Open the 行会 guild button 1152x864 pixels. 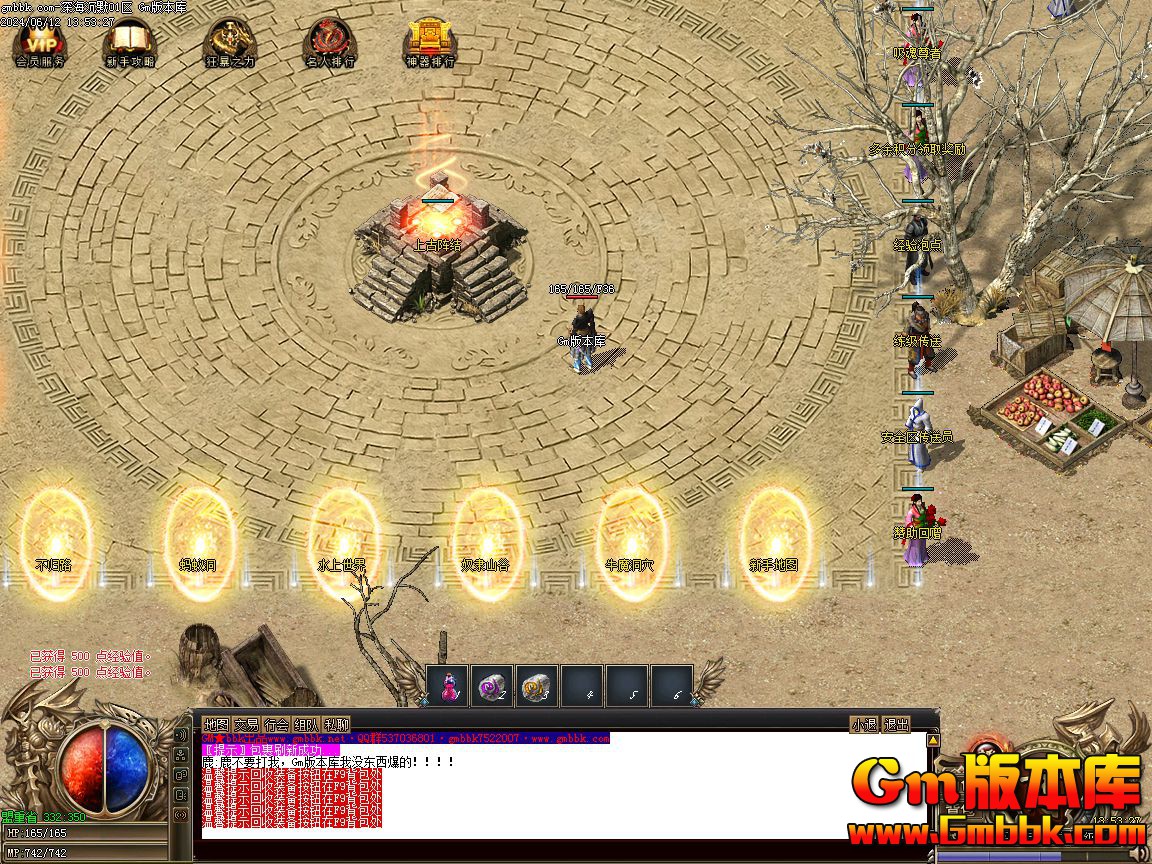pyautogui.click(x=276, y=725)
